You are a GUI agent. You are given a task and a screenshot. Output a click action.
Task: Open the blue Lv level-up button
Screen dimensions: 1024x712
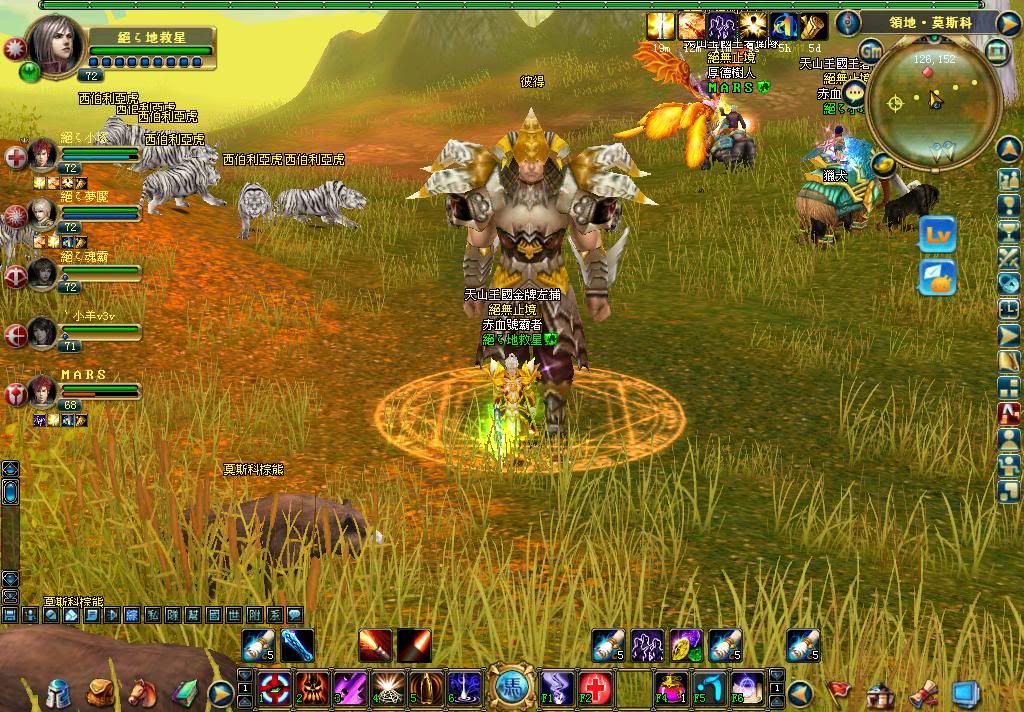[x=938, y=235]
